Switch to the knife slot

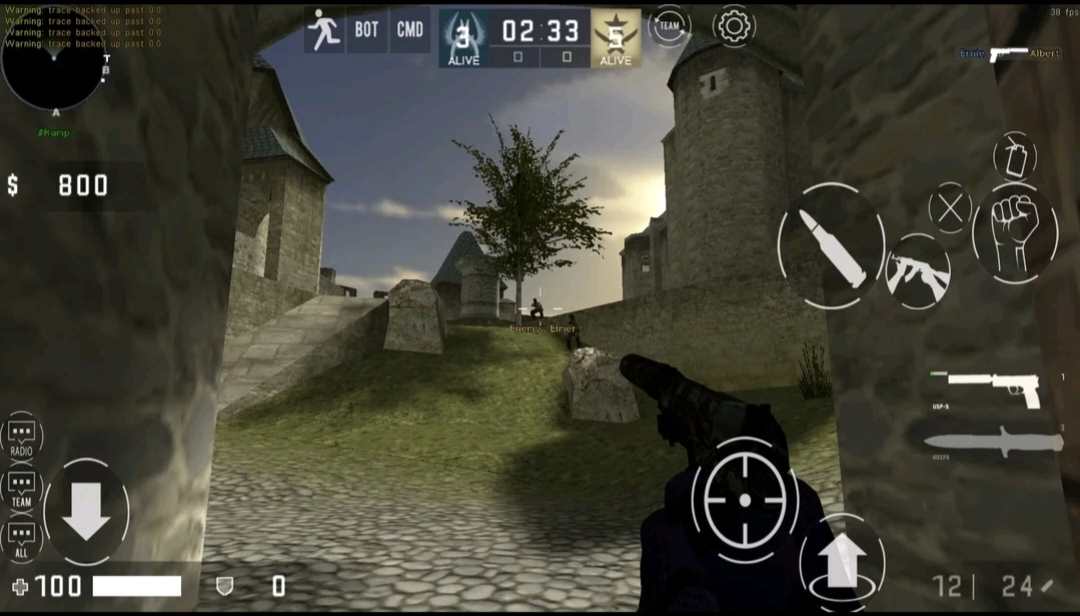tap(993, 442)
